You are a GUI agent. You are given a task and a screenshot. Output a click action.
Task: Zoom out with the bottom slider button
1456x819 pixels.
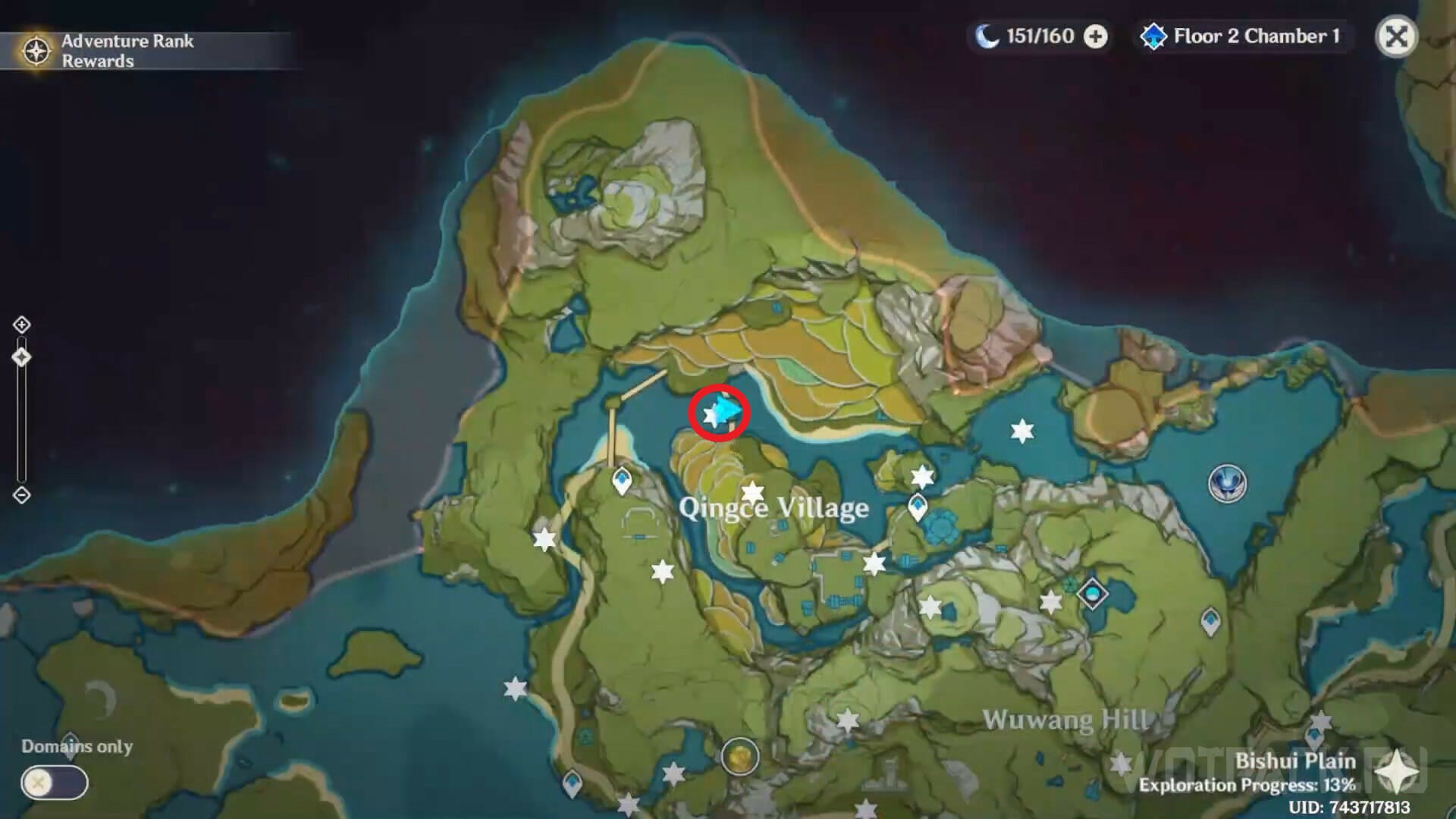tap(21, 495)
